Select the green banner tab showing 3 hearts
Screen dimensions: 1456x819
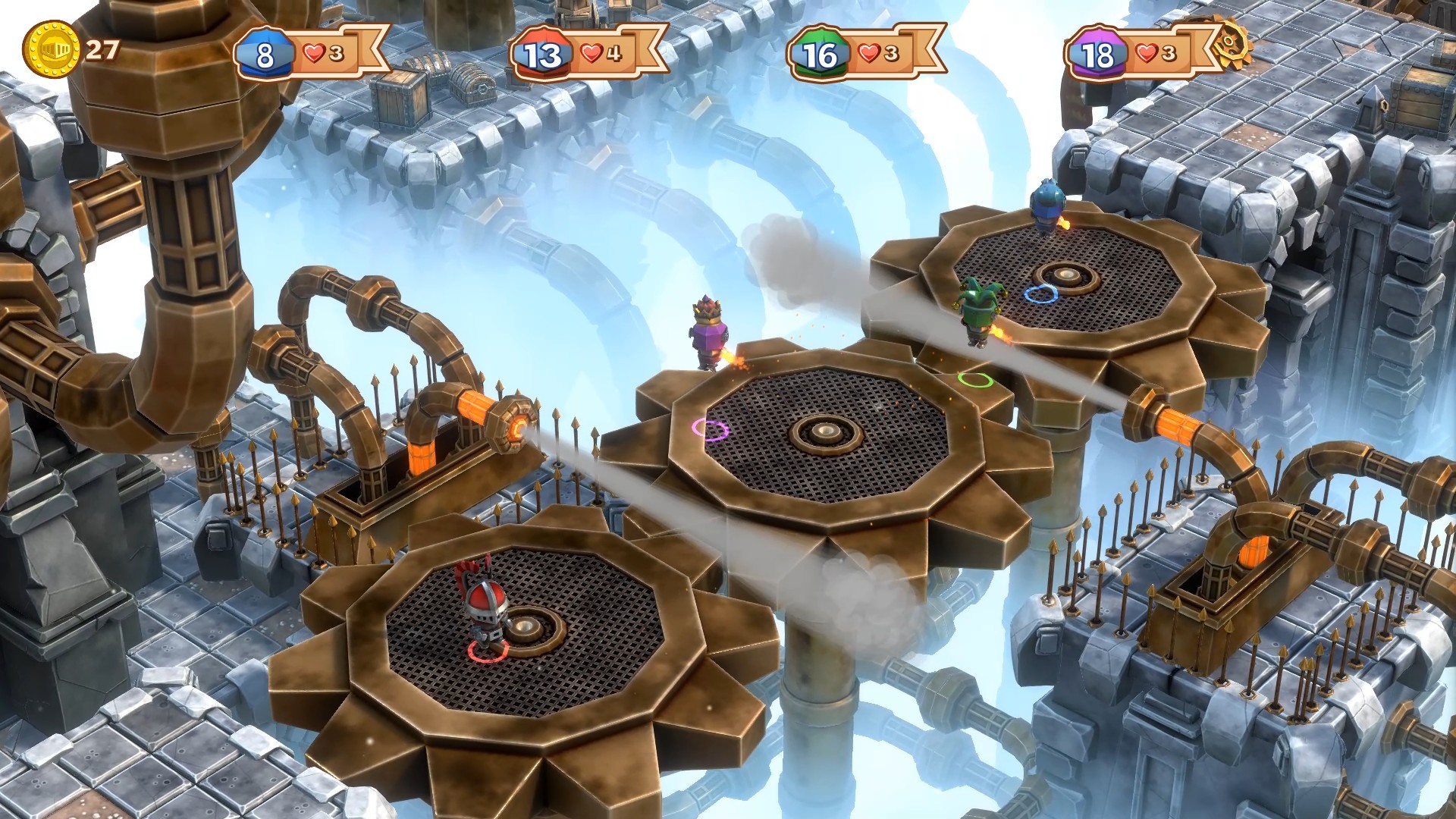[x=876, y=52]
